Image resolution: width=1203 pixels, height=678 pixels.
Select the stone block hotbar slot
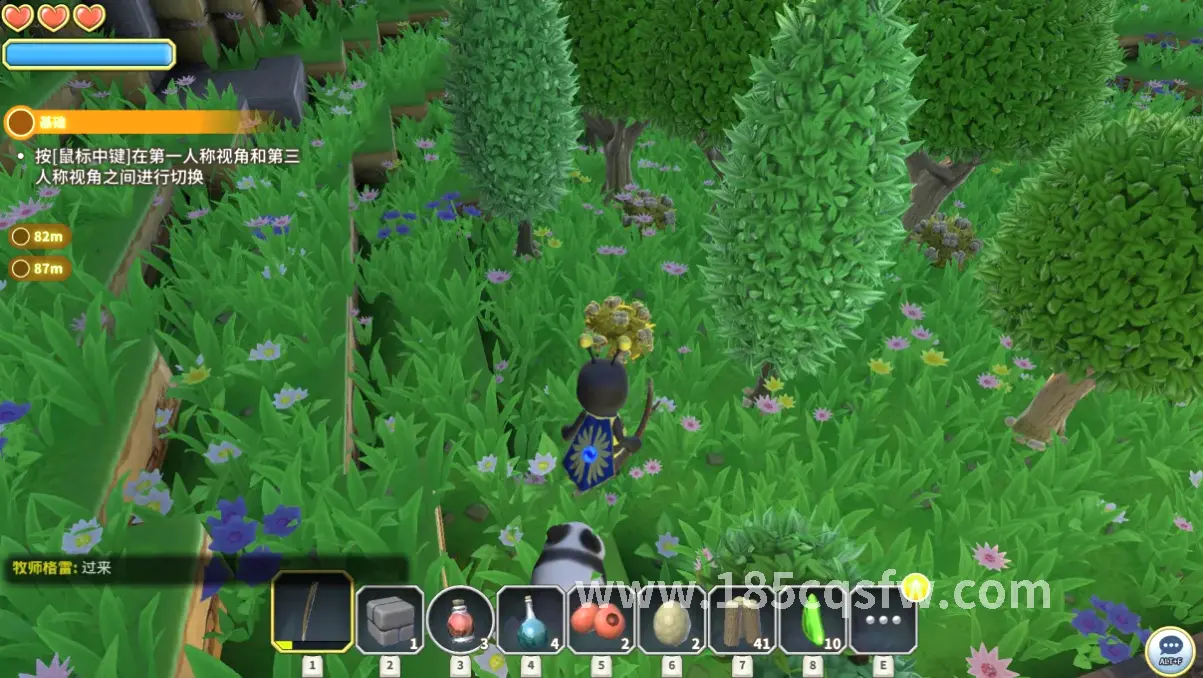click(389, 619)
